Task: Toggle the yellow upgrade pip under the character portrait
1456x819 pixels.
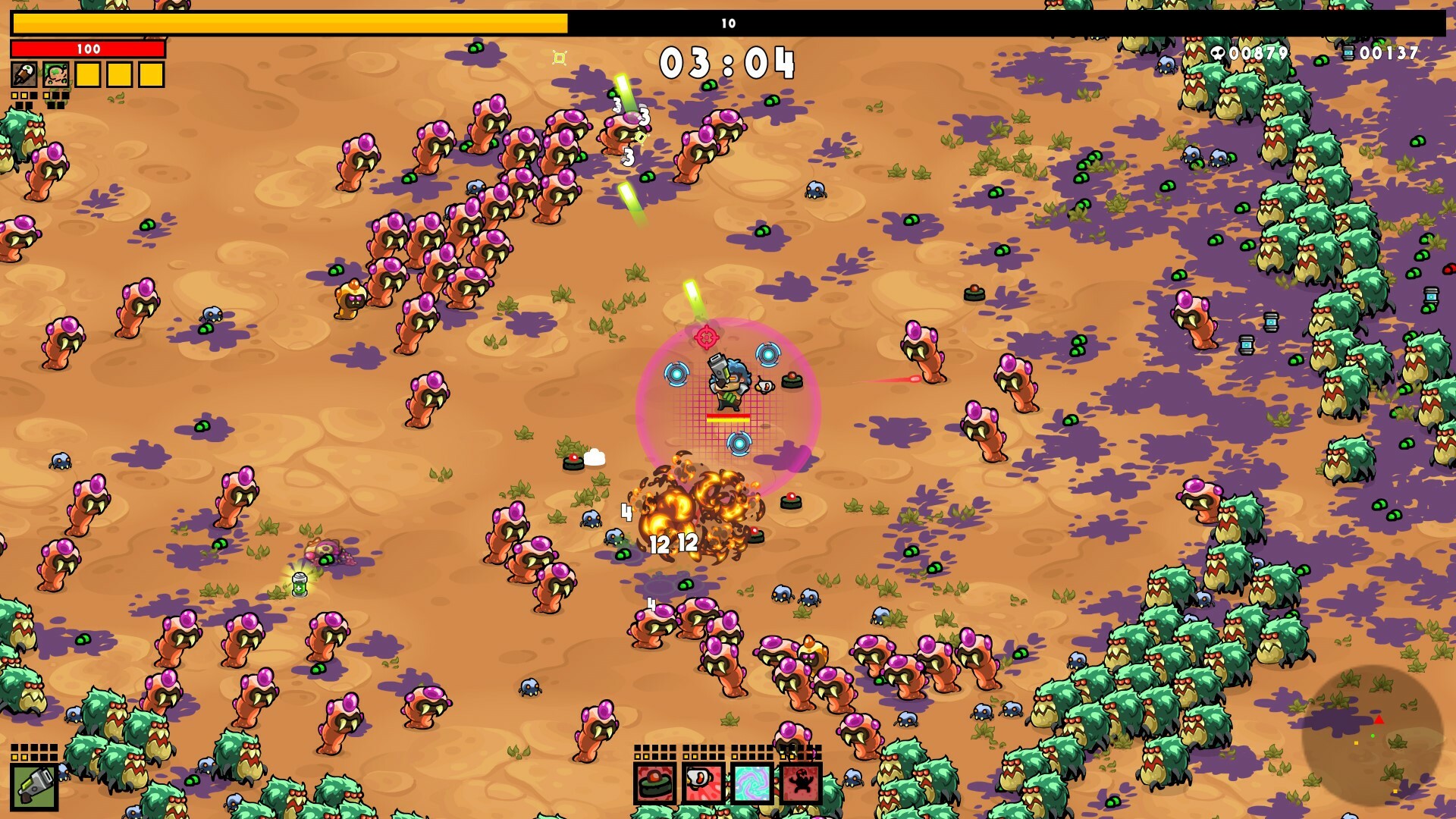Action: (45, 96)
